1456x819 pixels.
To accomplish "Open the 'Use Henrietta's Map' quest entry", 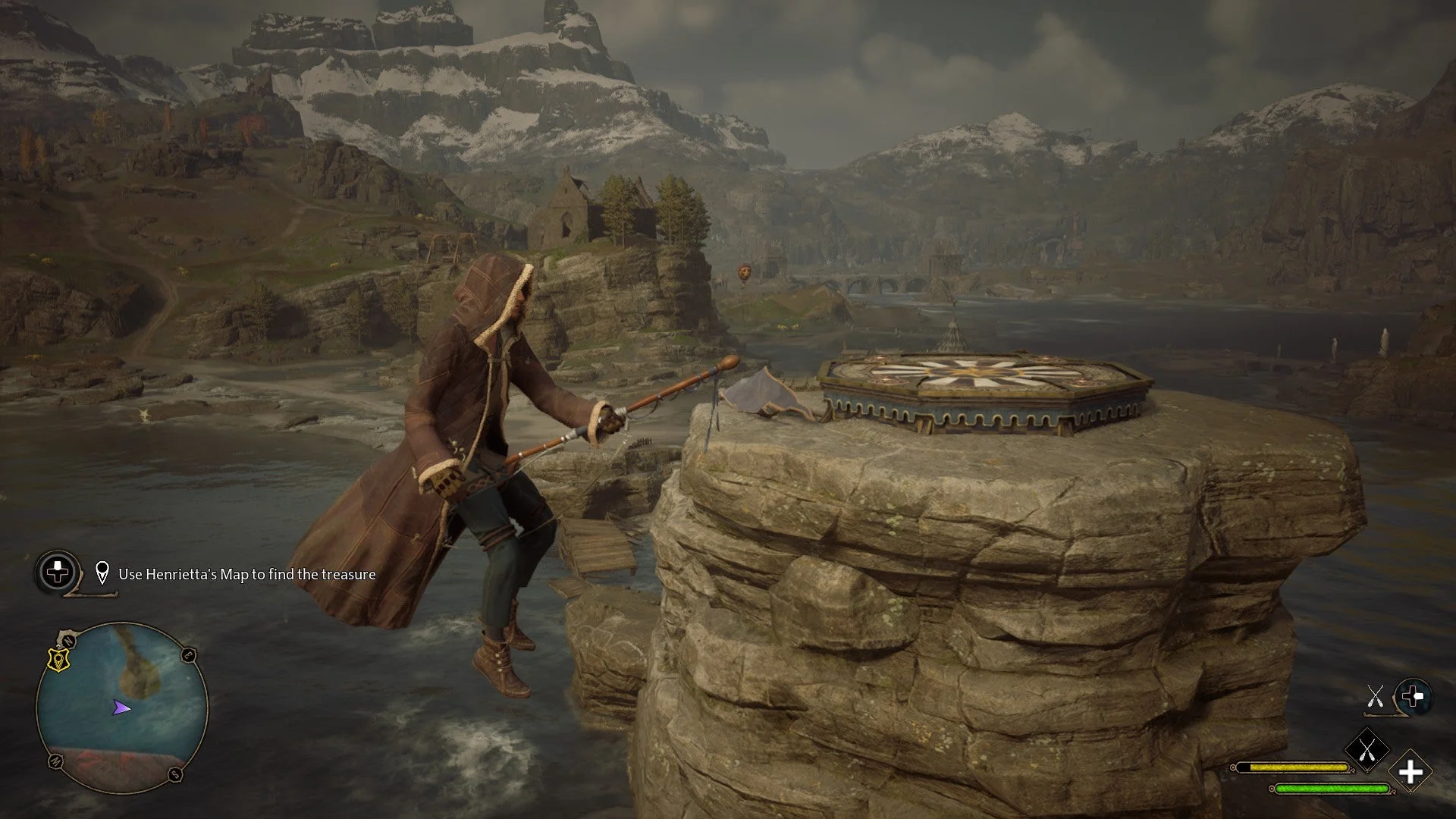I will click(x=247, y=574).
